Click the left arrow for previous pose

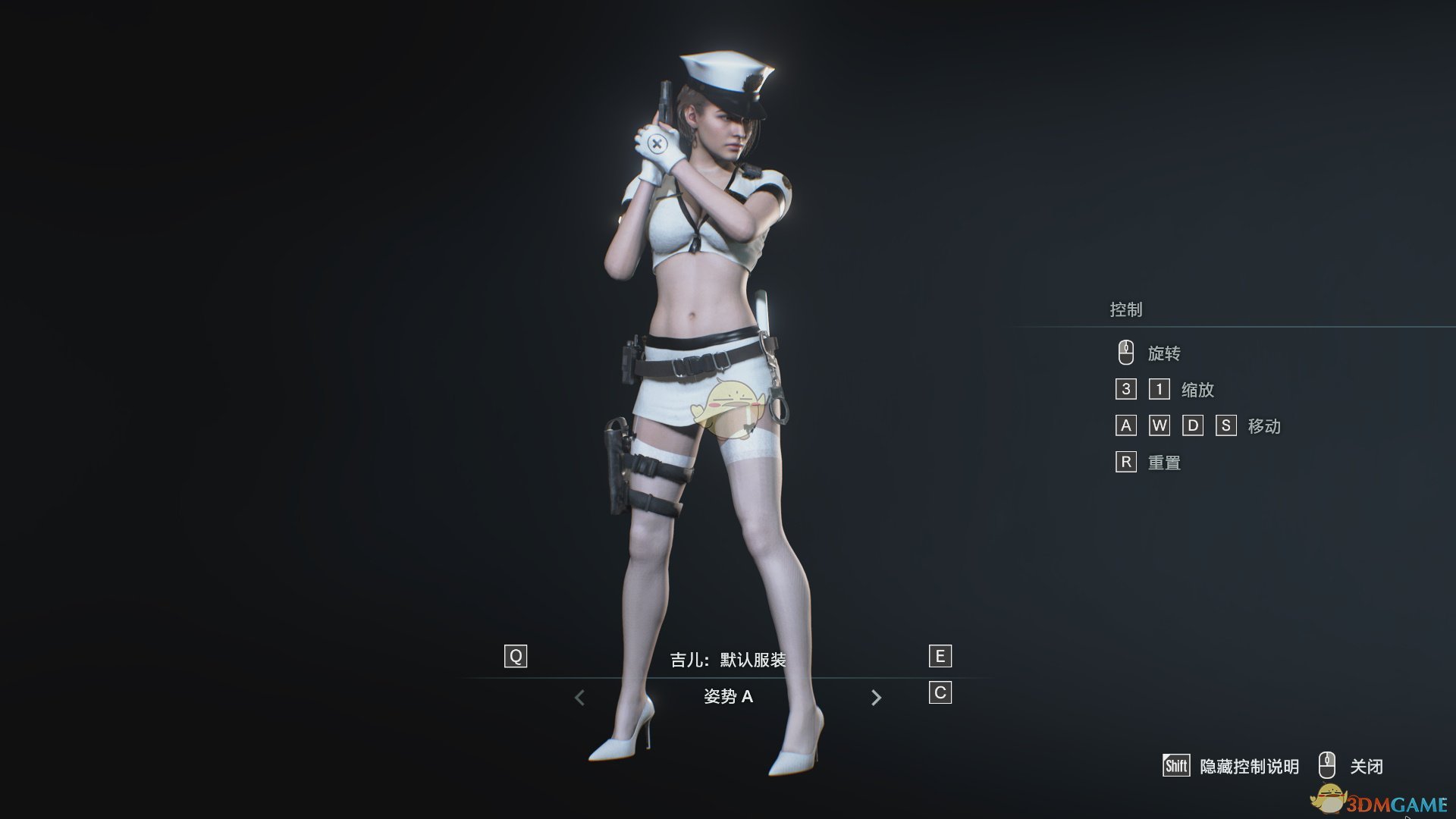point(580,695)
